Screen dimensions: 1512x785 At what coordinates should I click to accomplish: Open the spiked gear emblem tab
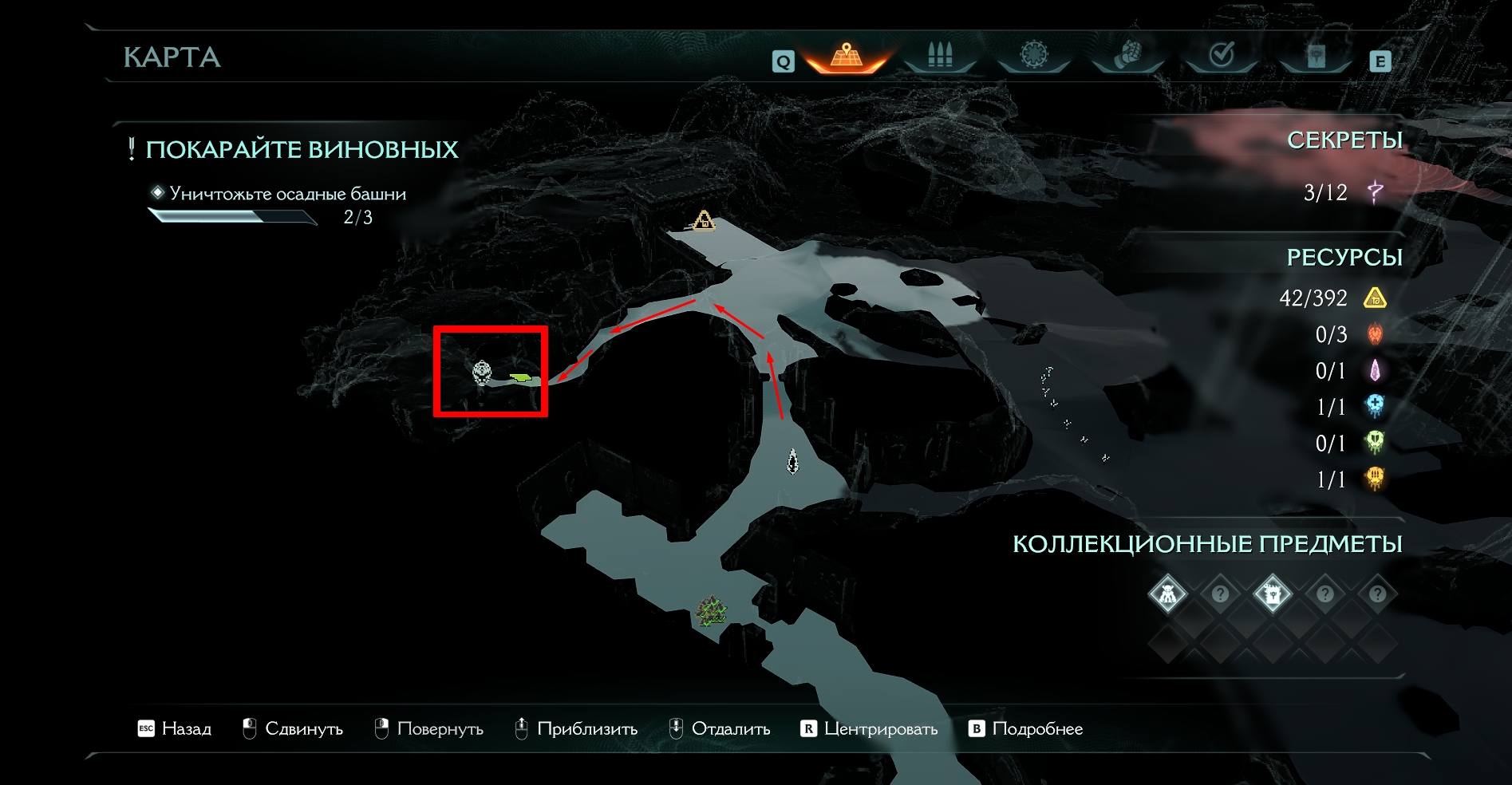coord(1034,55)
